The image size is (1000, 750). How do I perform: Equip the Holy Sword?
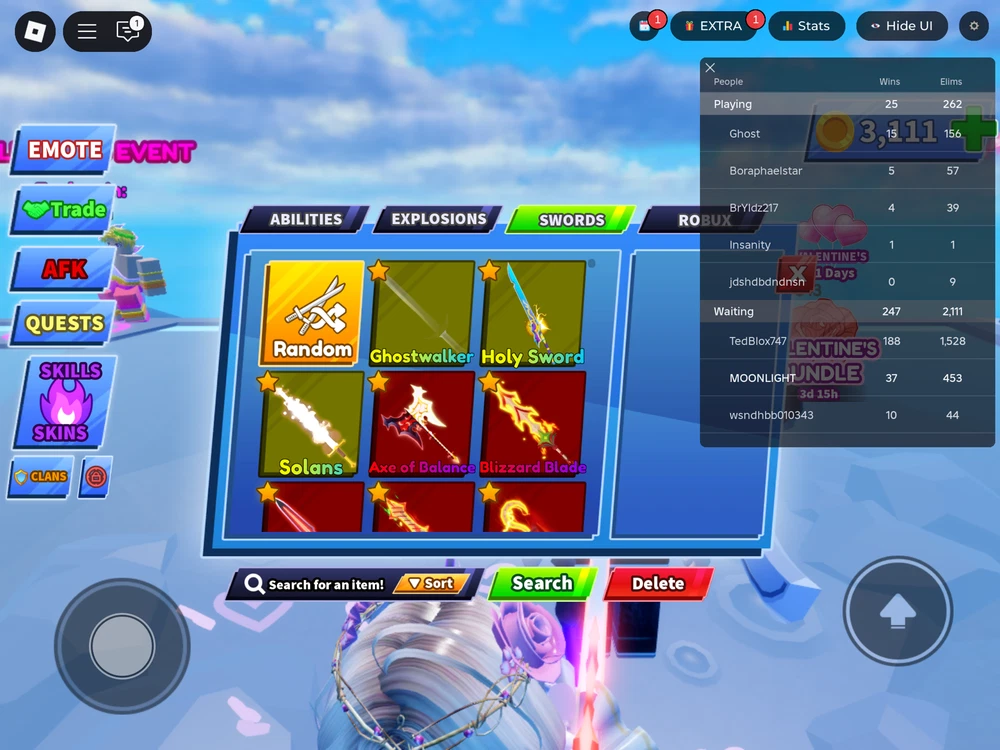532,313
